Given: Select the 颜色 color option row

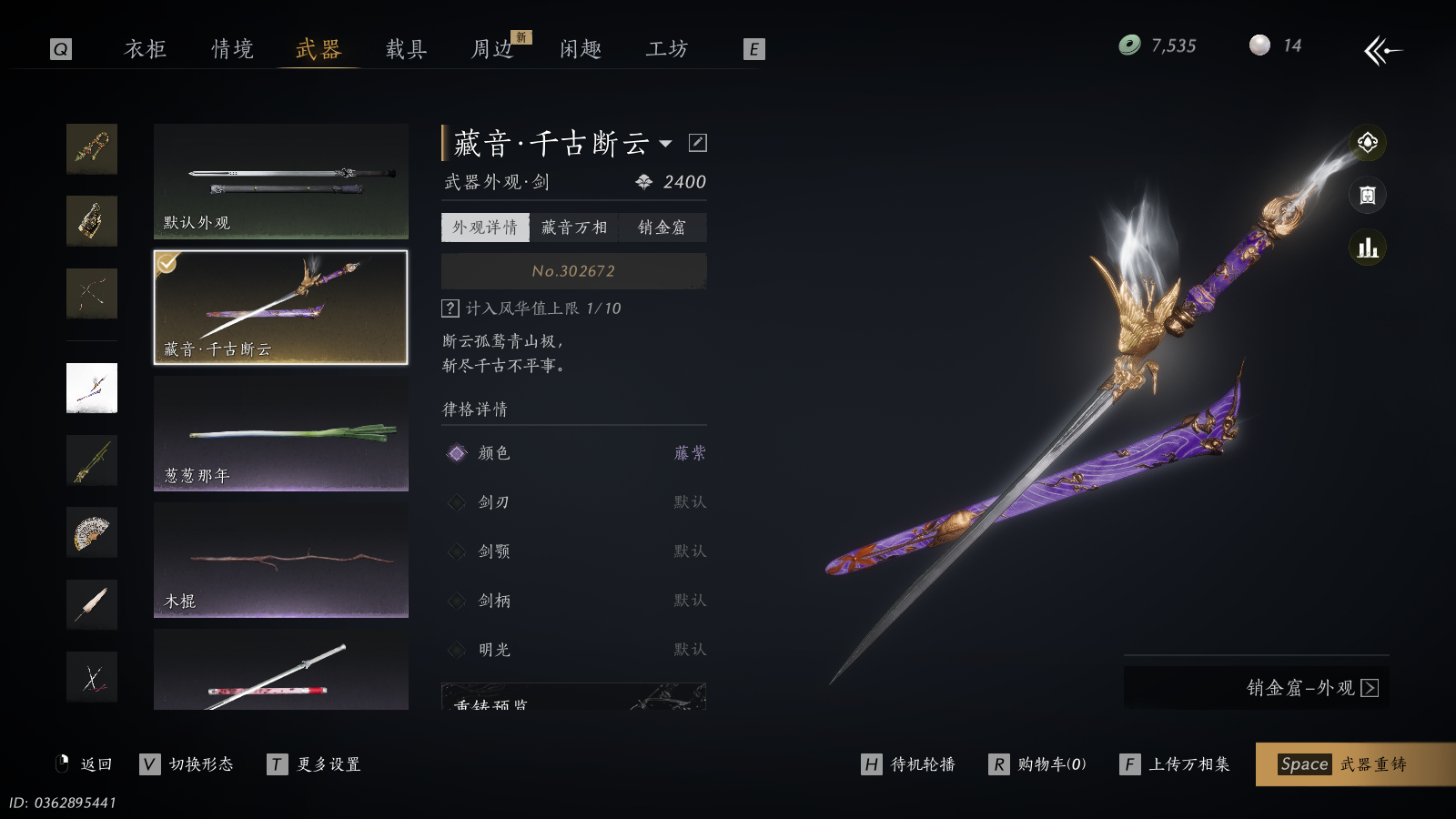Looking at the screenshot, I should pos(573,453).
